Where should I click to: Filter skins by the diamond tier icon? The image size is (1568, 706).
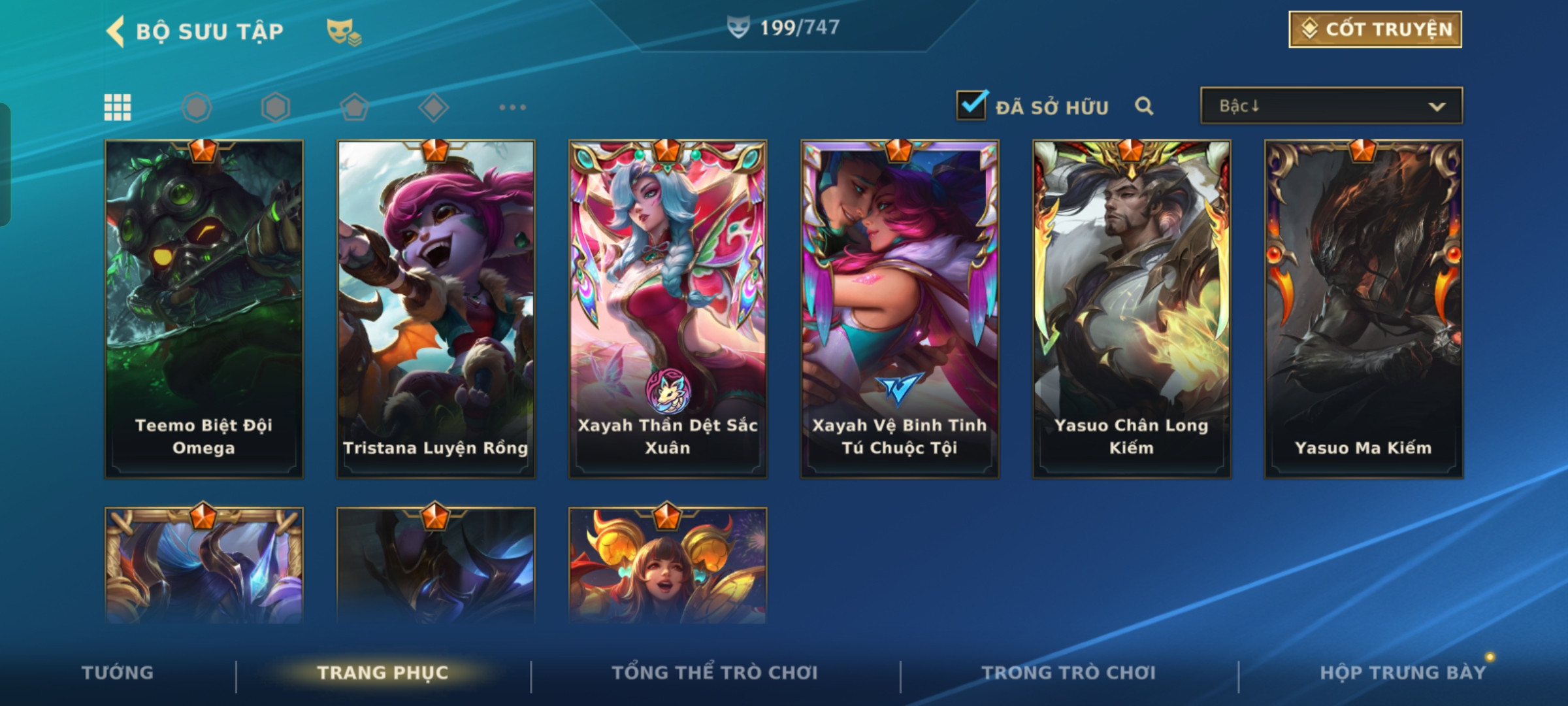[433, 107]
